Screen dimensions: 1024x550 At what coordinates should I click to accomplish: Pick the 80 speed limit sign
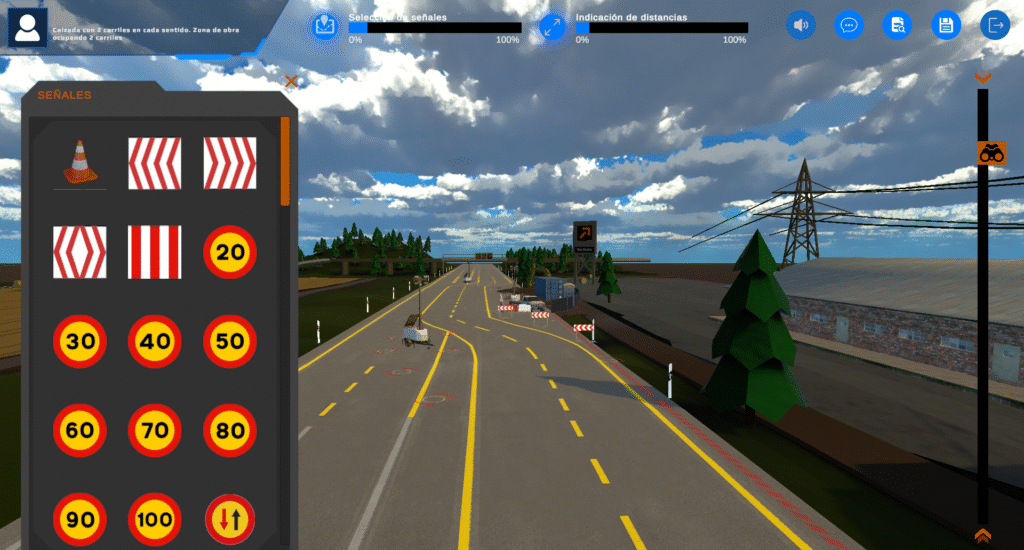pyautogui.click(x=230, y=431)
